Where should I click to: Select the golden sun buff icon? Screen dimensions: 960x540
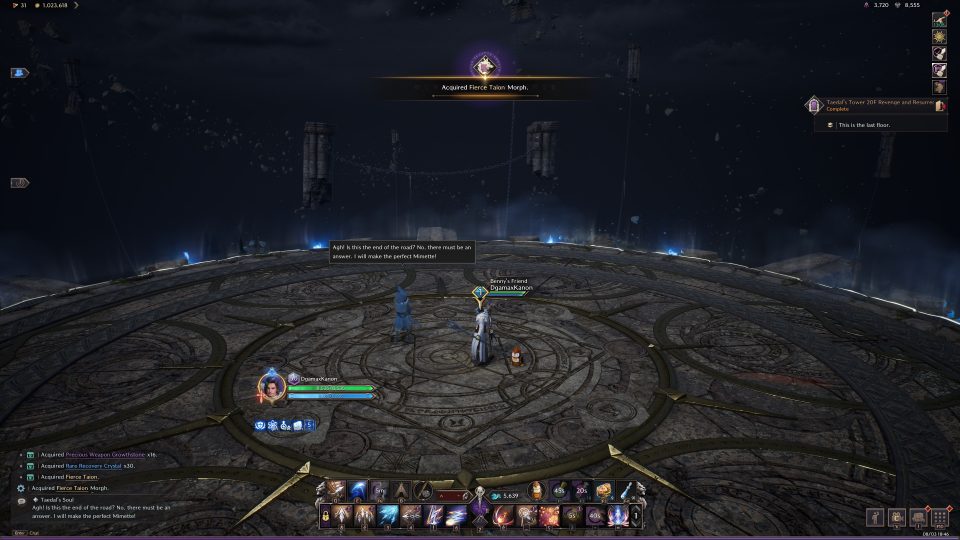pyautogui.click(x=940, y=36)
